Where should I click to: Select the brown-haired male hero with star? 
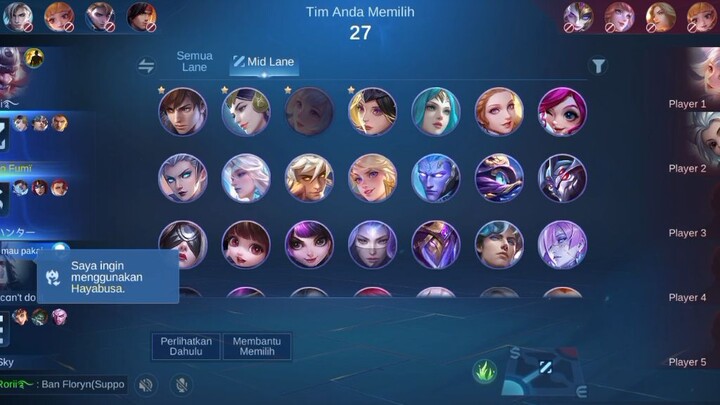[183, 112]
